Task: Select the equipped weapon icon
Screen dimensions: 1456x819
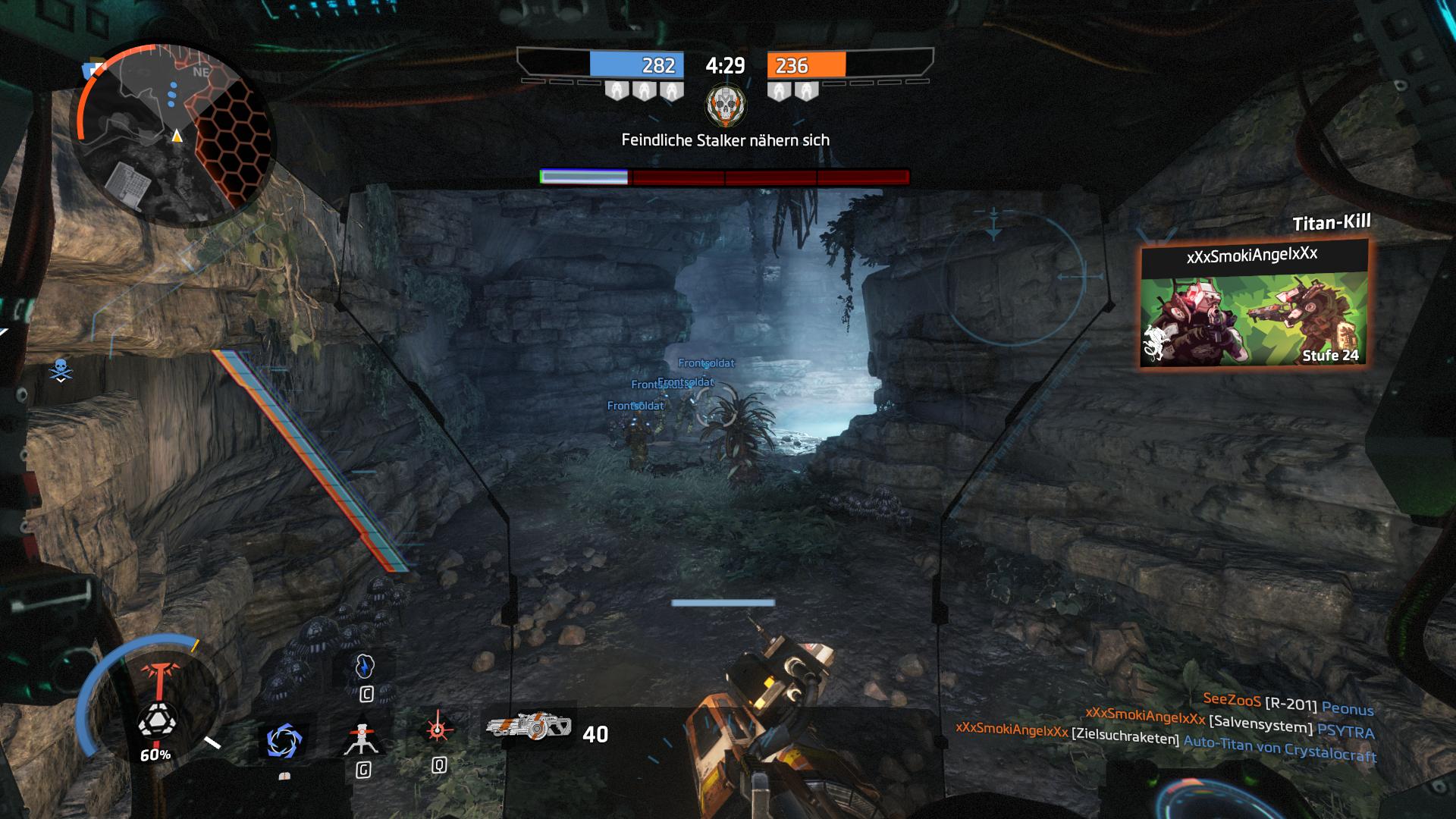Action: pos(529,726)
